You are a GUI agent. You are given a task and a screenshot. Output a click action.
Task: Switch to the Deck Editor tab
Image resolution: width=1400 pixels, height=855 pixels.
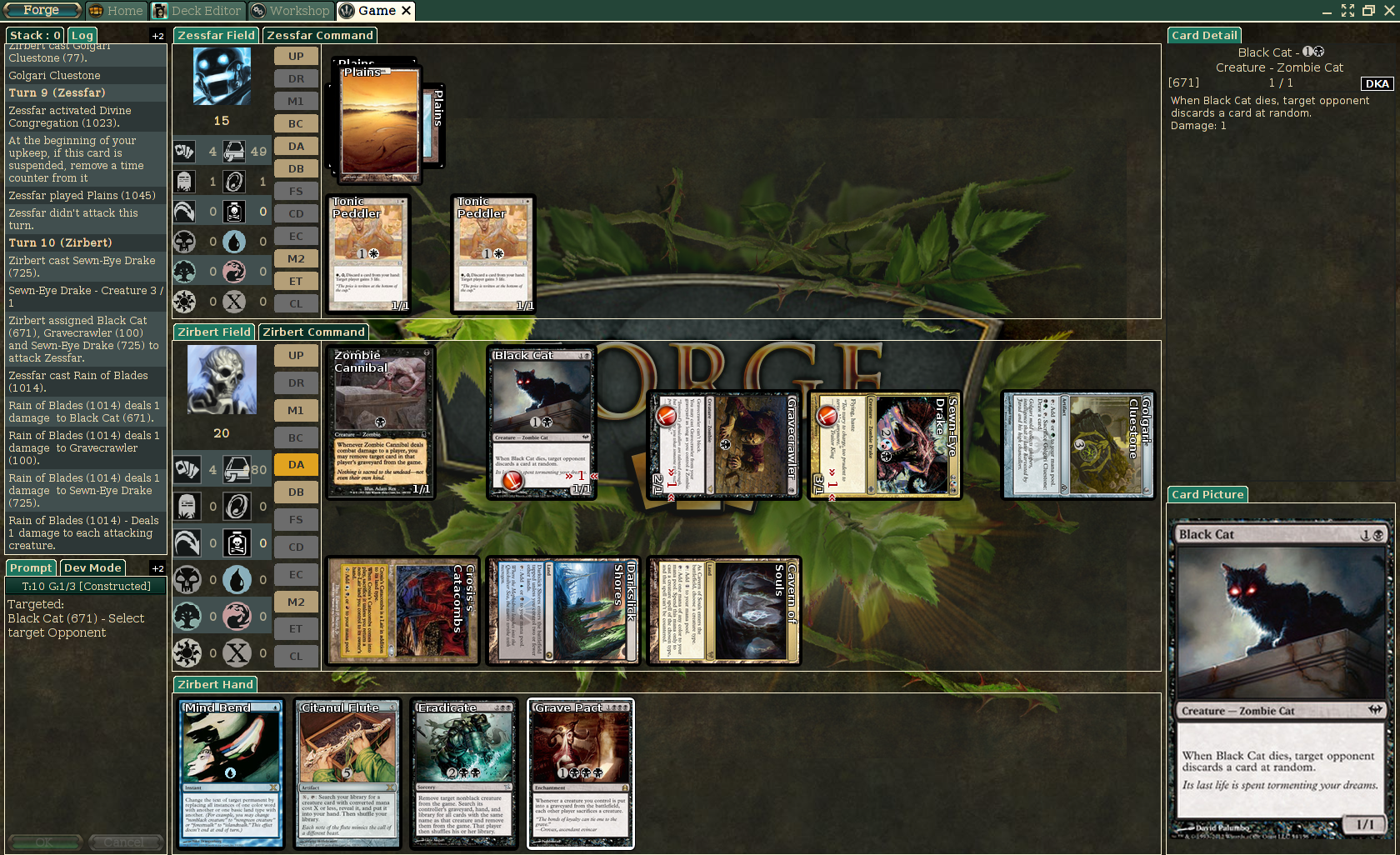pyautogui.click(x=197, y=11)
